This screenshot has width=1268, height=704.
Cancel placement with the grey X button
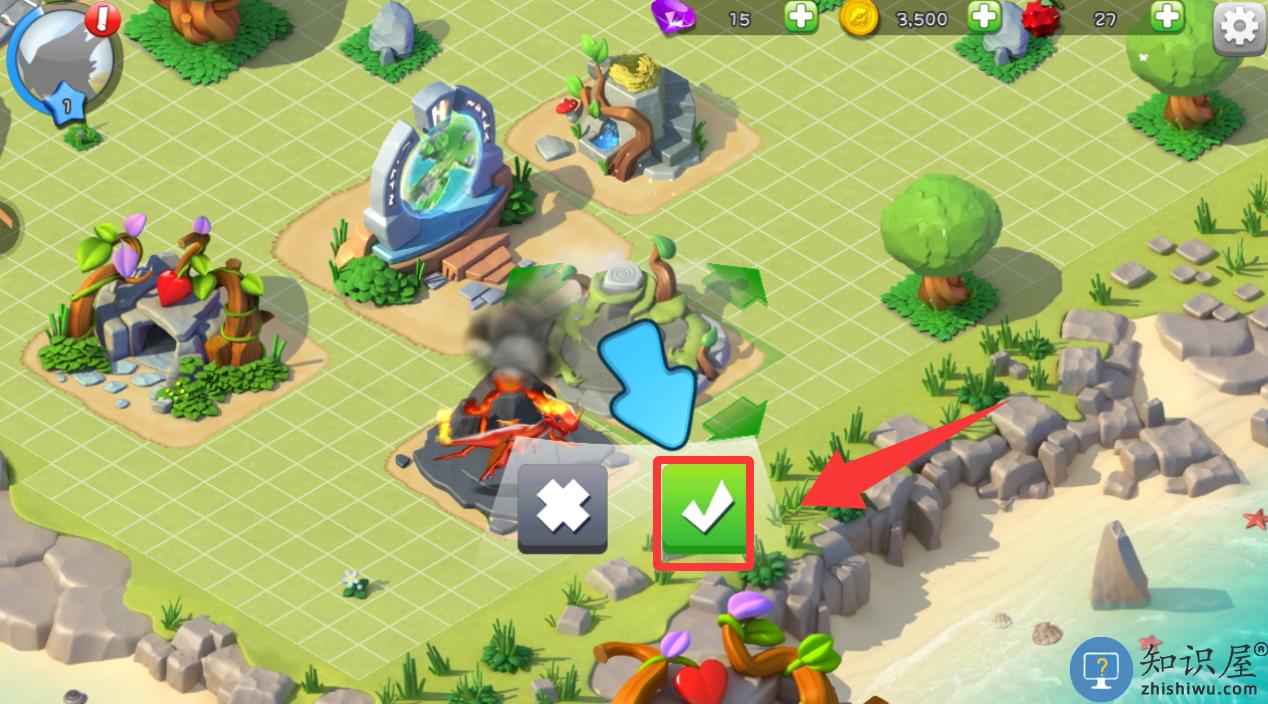click(x=562, y=508)
